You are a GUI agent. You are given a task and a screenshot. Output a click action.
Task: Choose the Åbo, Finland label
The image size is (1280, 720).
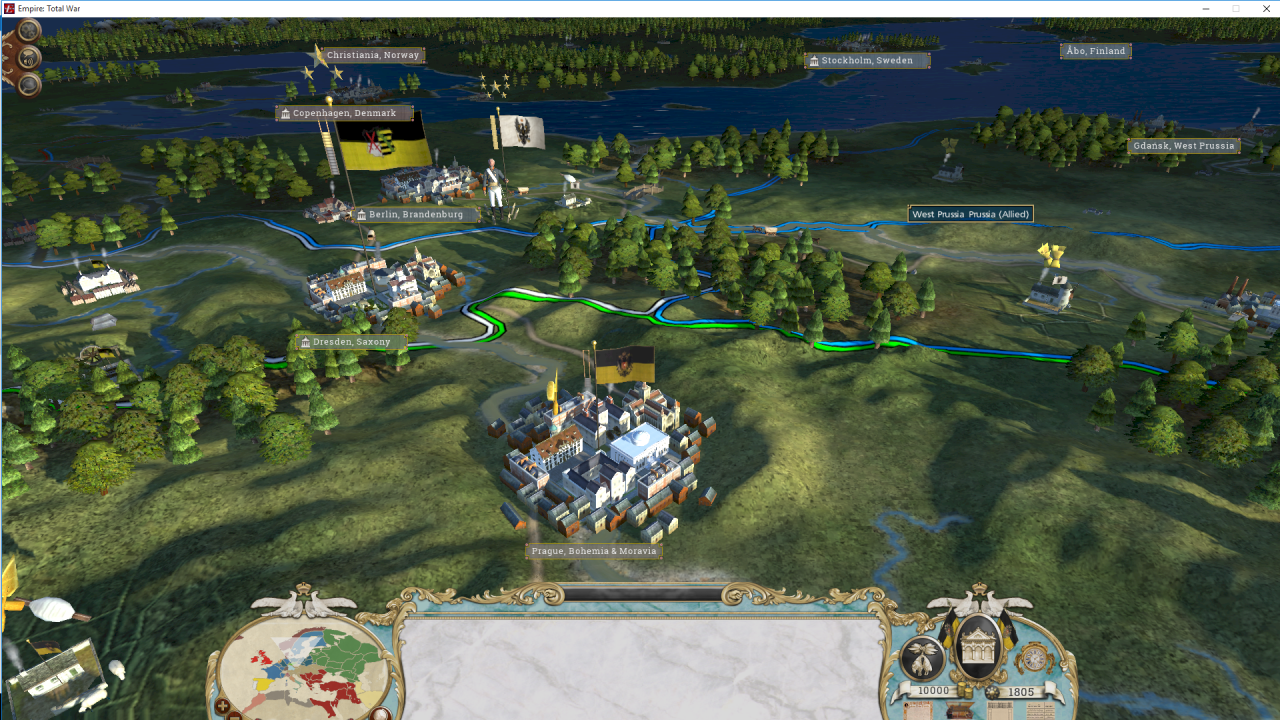point(1095,51)
